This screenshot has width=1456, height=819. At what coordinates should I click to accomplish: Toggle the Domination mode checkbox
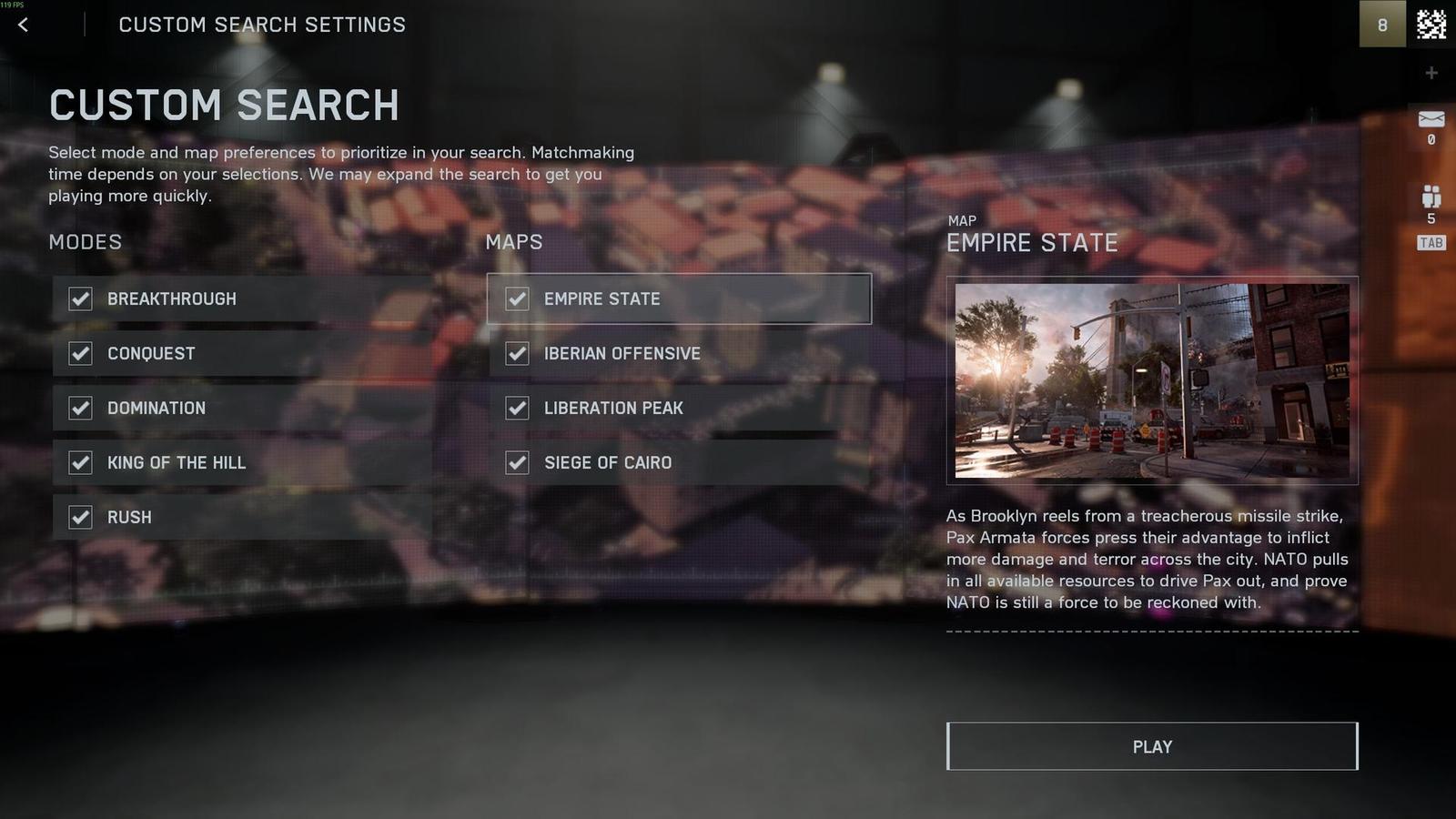(x=80, y=408)
